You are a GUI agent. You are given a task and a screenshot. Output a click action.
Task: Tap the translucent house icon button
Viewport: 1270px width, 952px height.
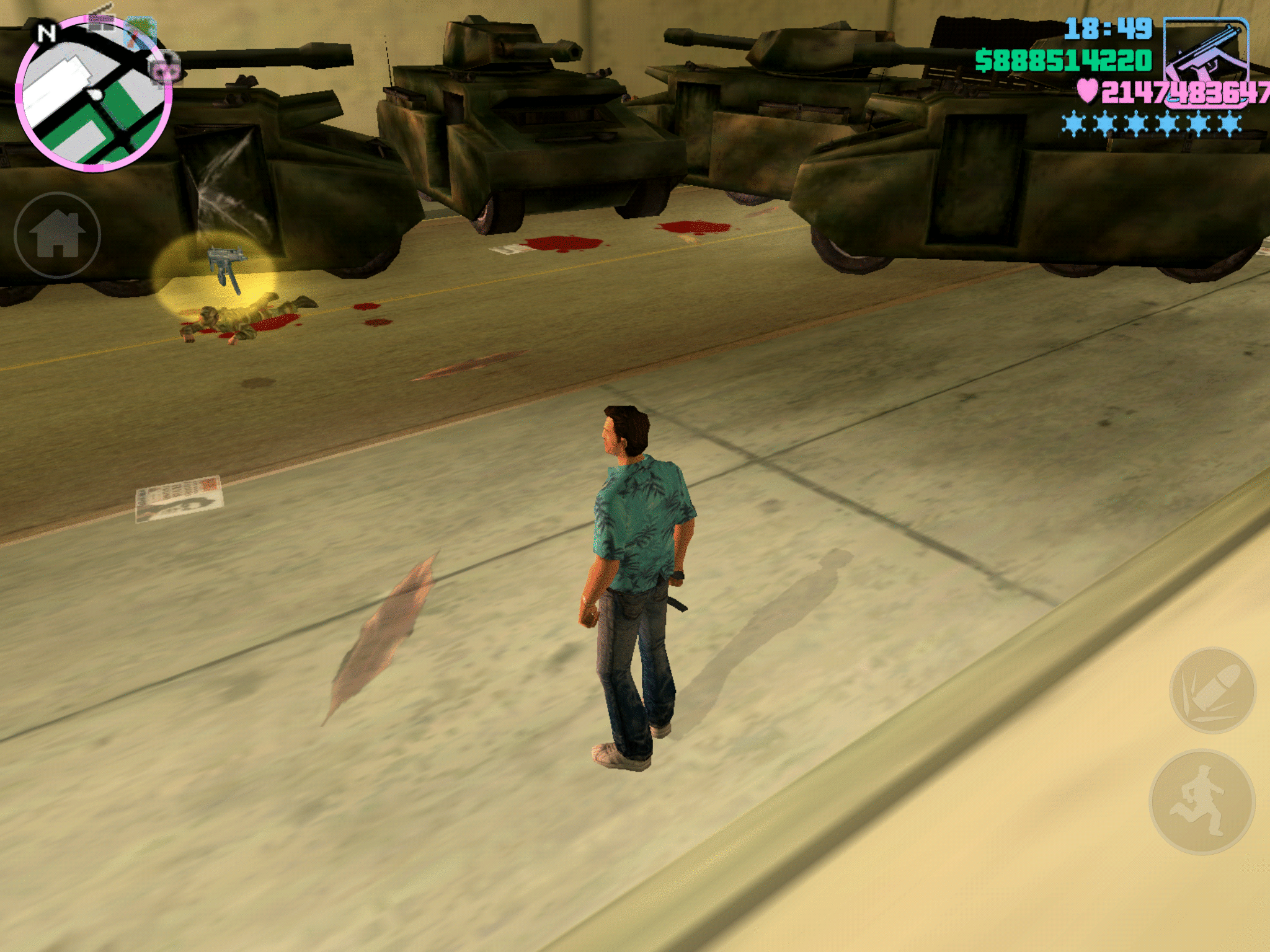(57, 235)
